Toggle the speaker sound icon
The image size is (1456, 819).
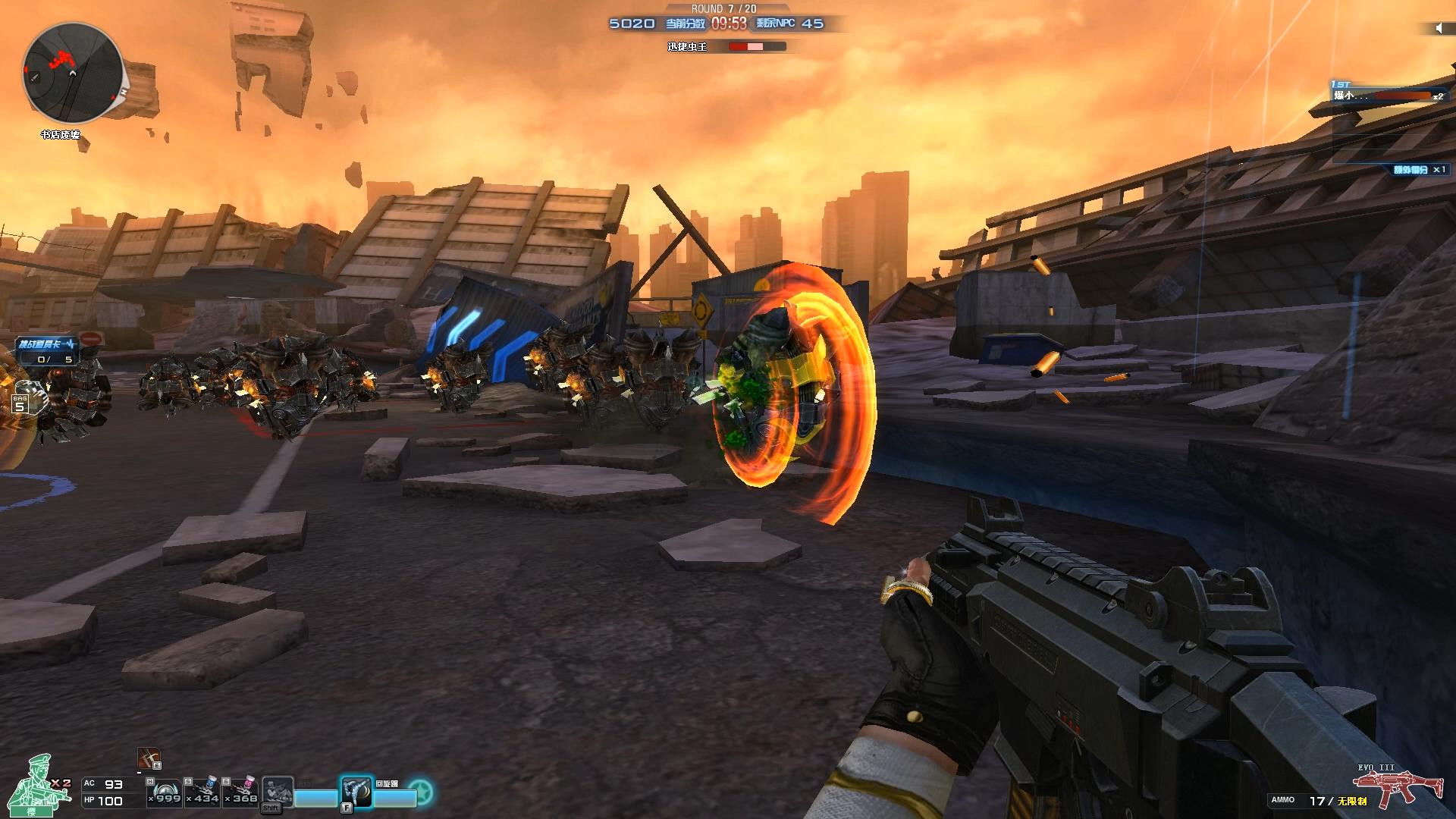[x=1439, y=28]
